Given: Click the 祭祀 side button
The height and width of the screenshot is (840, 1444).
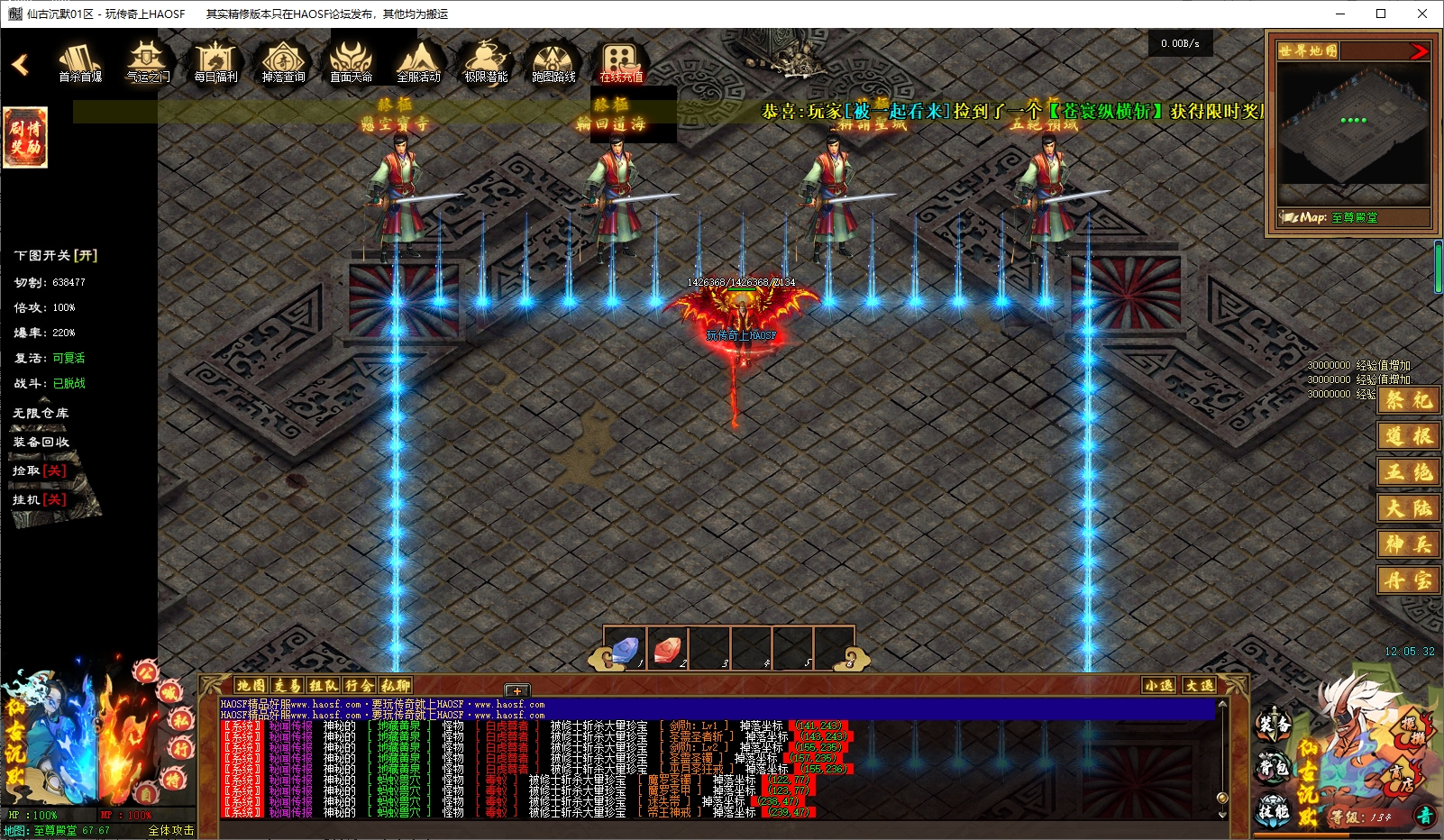Looking at the screenshot, I should [1408, 400].
